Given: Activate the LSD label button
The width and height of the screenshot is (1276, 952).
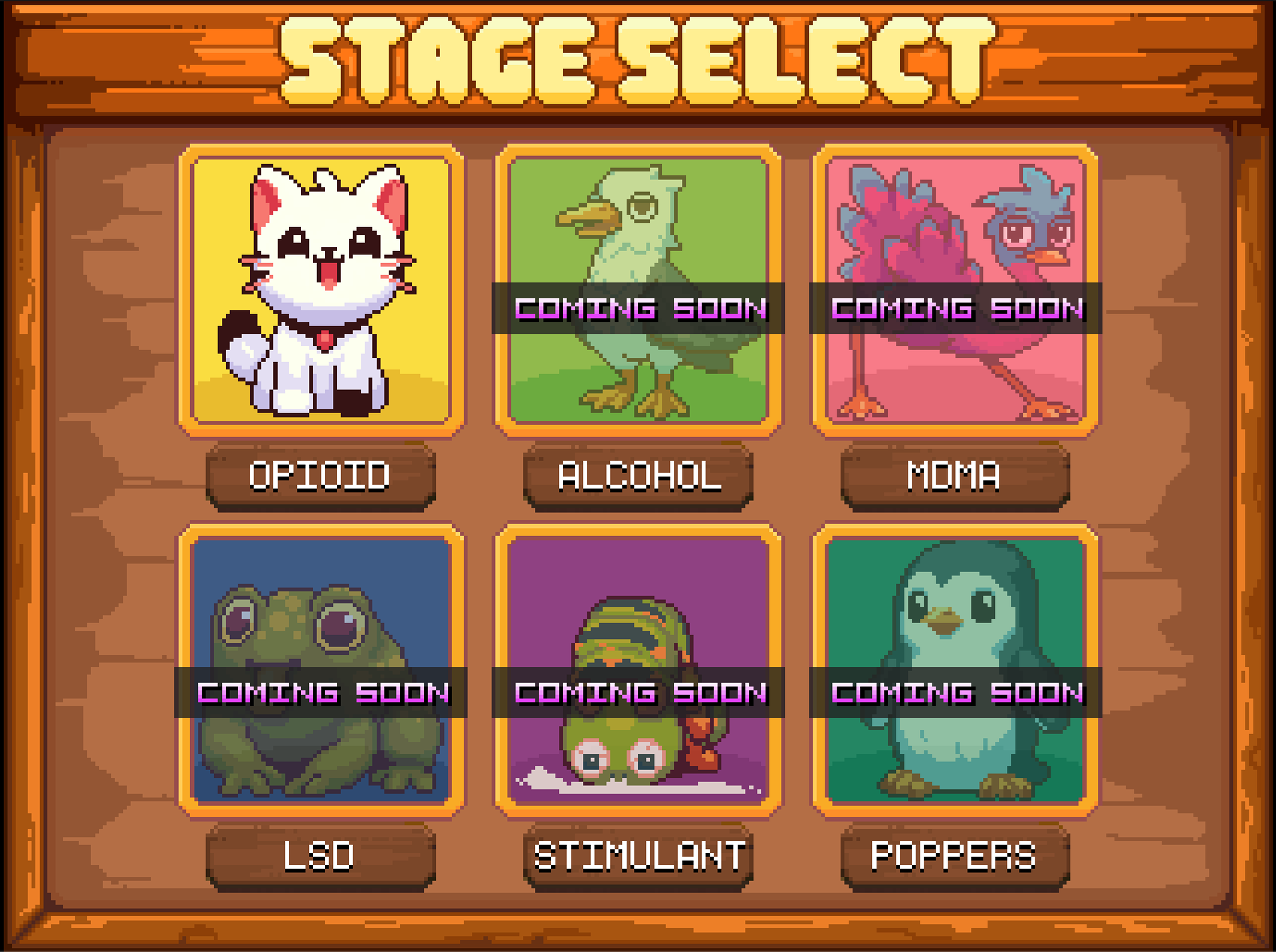Looking at the screenshot, I should [x=320, y=856].
